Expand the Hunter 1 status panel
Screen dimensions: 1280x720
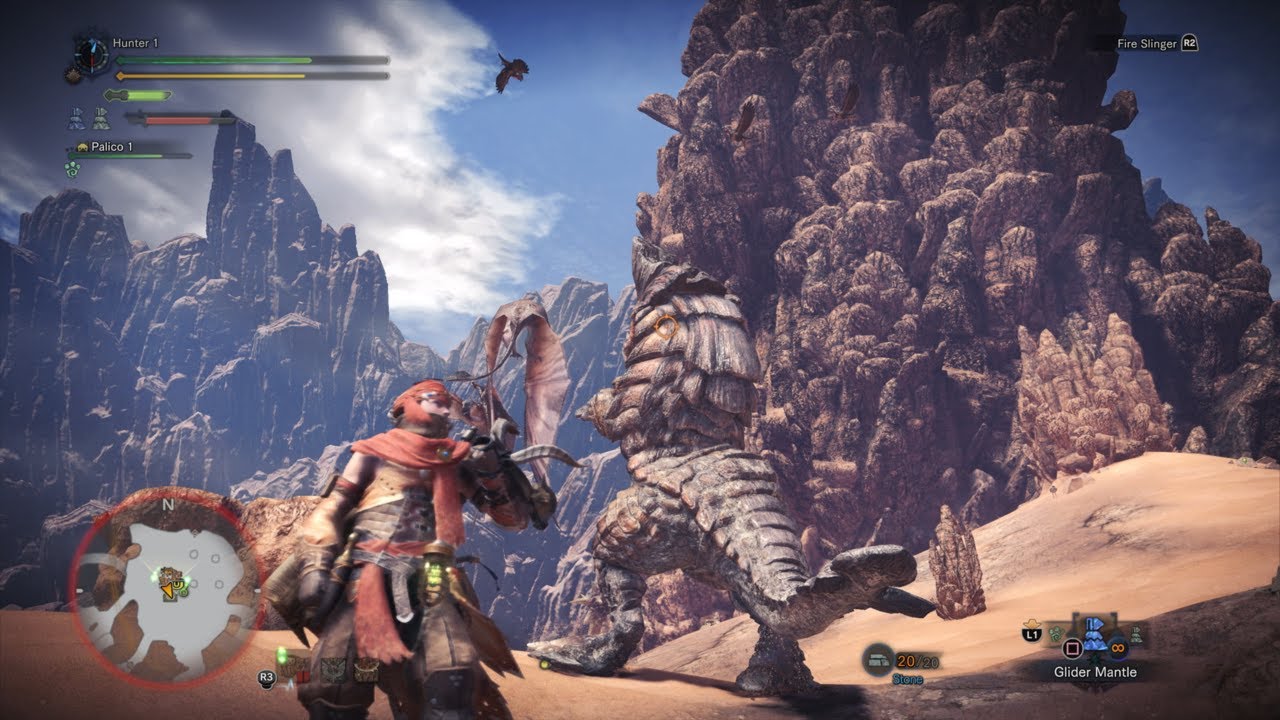pos(250,60)
